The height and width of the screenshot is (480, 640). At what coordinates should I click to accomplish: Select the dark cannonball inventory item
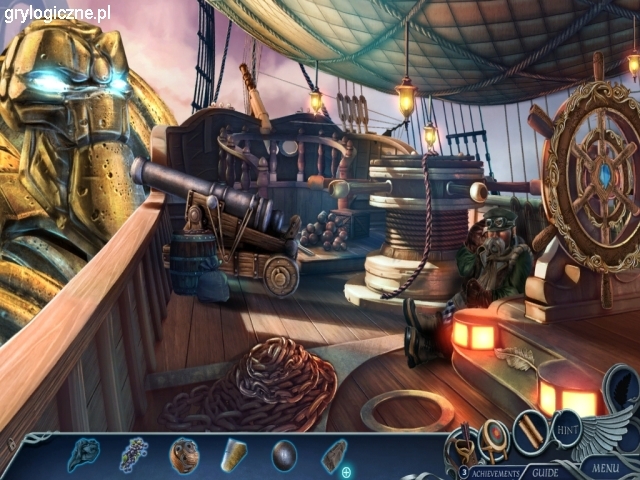(284, 455)
